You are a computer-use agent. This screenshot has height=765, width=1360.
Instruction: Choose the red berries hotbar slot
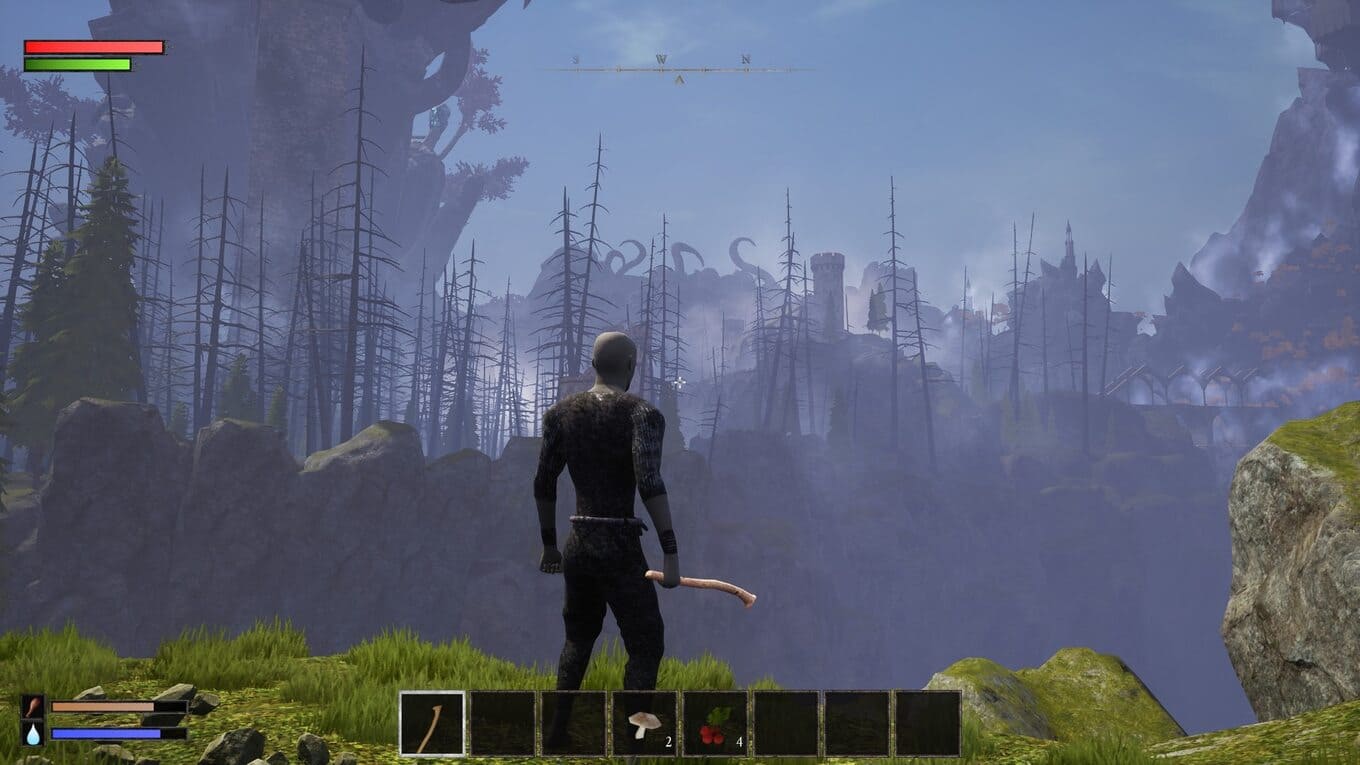tap(715, 723)
